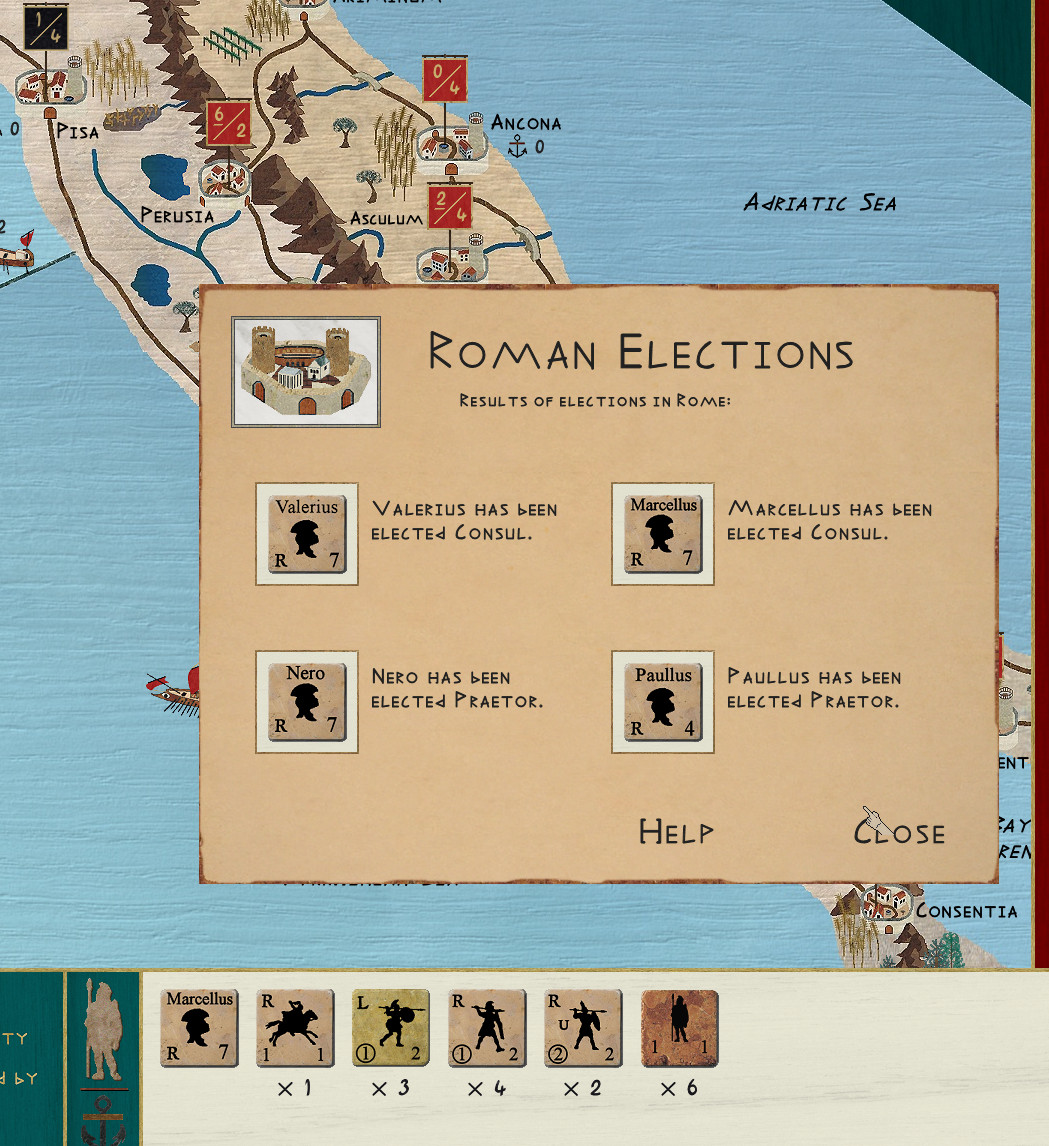Choose the Paullus praetor tile
Viewport: 1049px width, 1146px height.
click(x=663, y=702)
